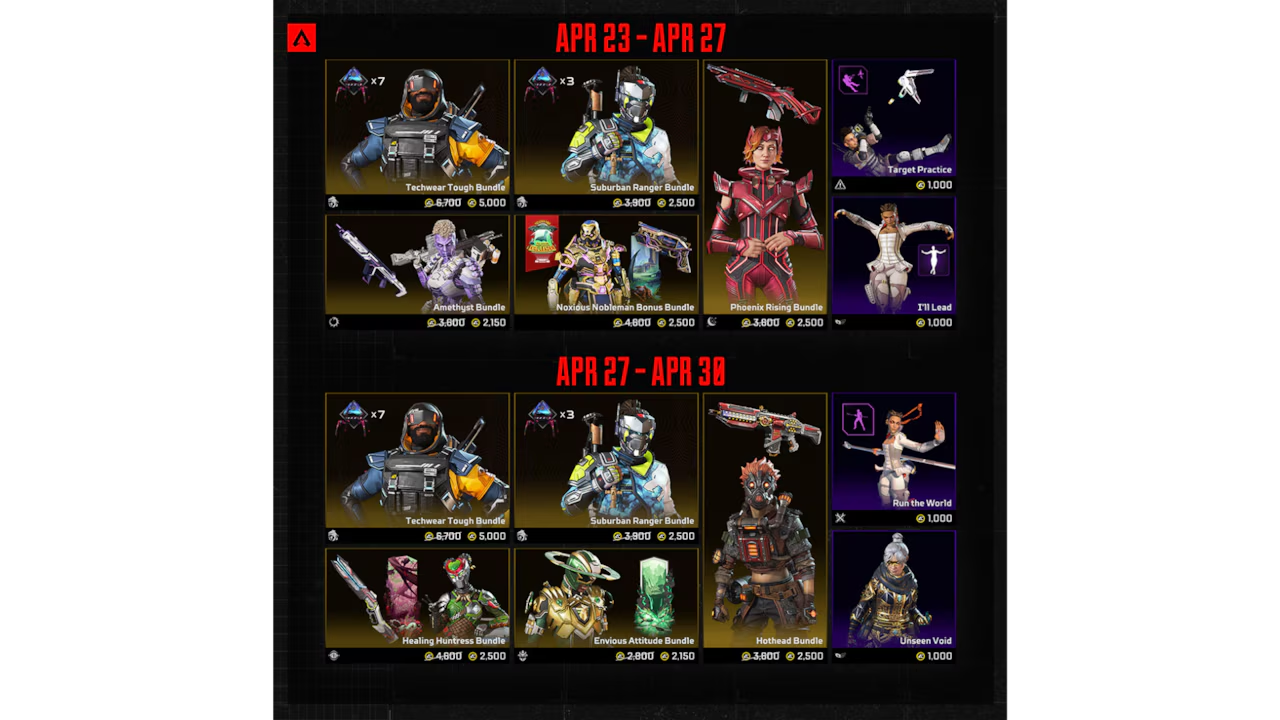1280x720 pixels.
Task: Click the red Apex Legends logo
Action: (301, 38)
